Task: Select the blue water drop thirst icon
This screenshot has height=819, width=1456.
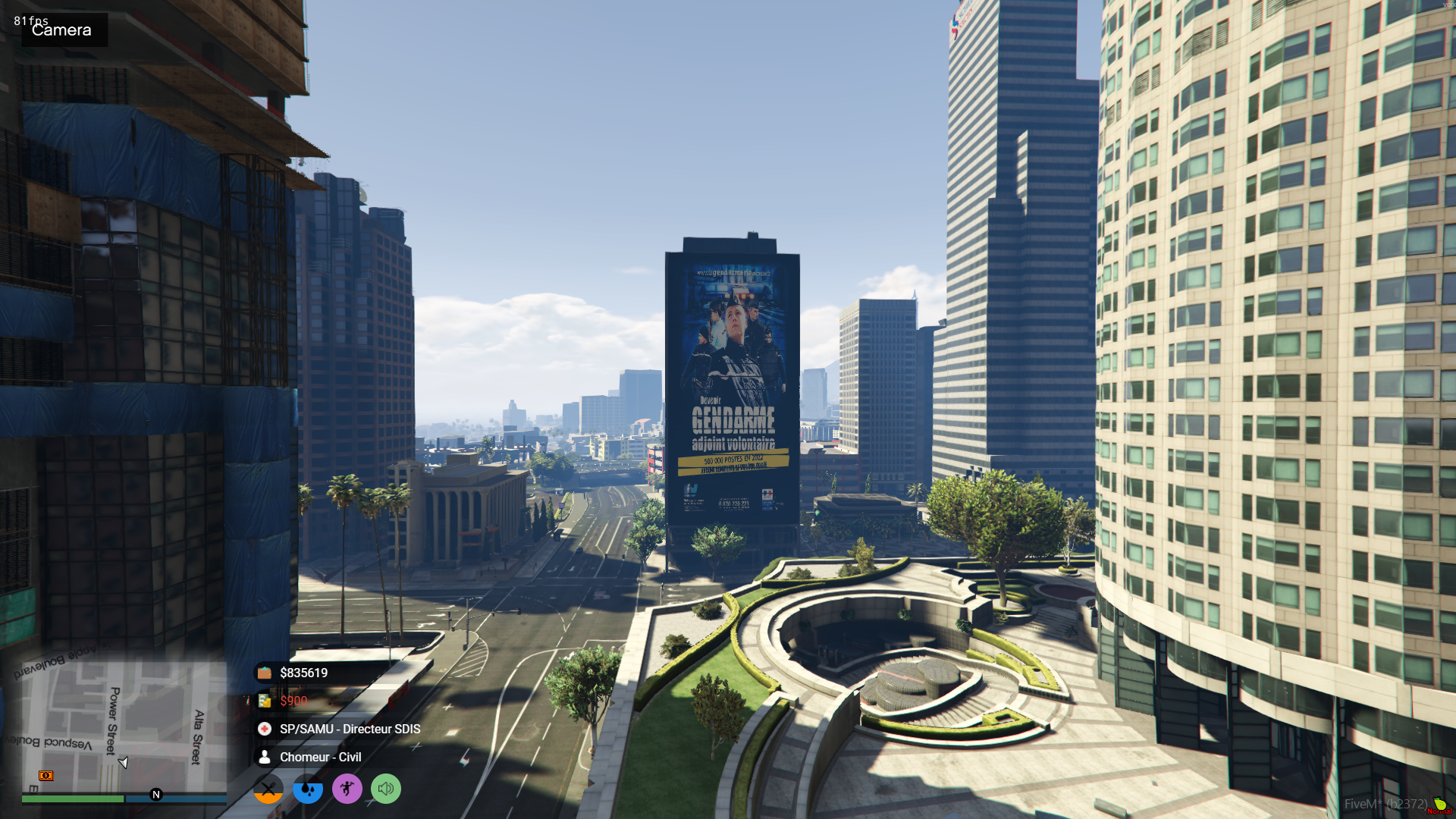Action: [308, 789]
